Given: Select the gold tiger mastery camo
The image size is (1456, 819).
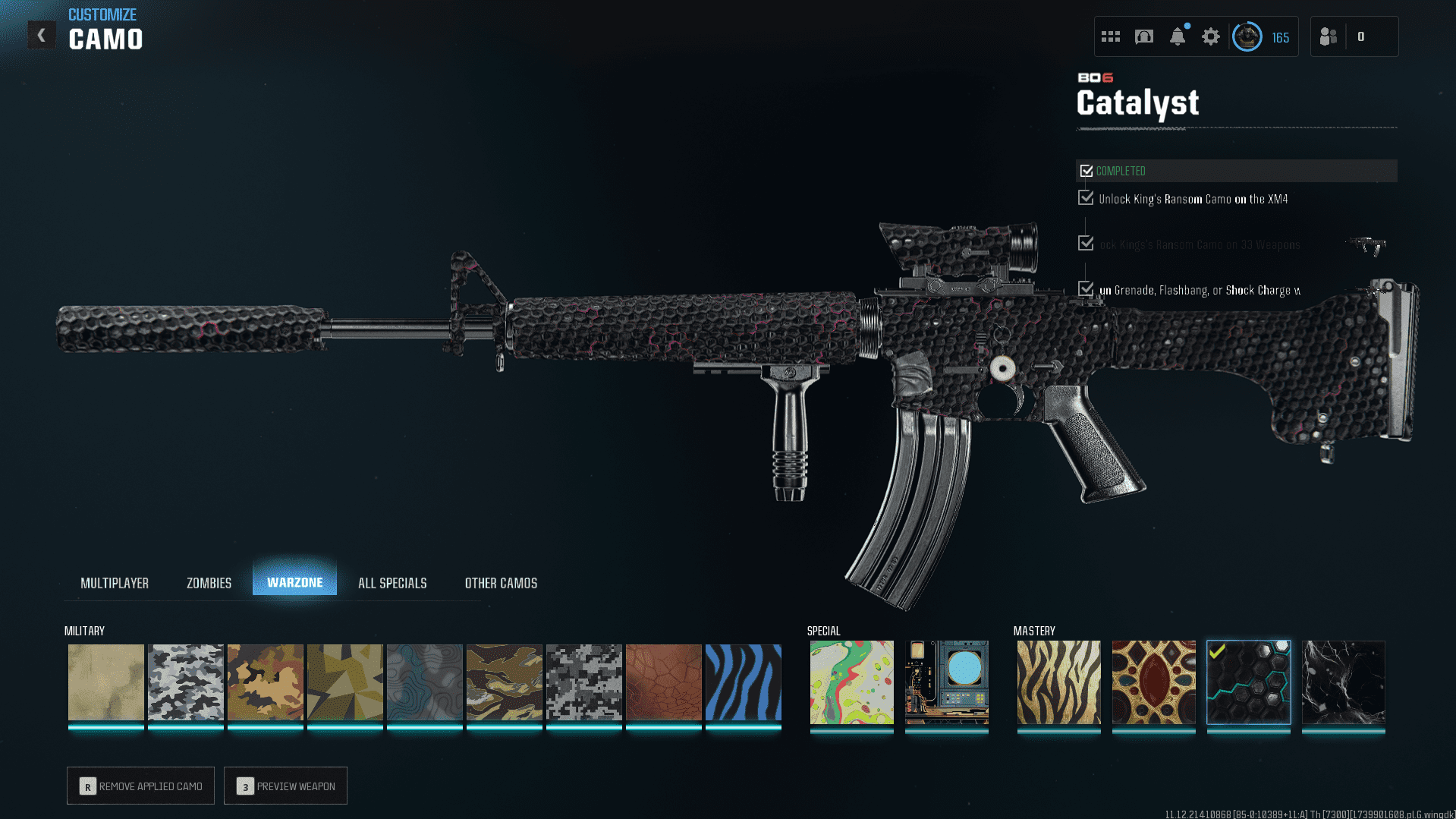Looking at the screenshot, I should coord(1058,682).
